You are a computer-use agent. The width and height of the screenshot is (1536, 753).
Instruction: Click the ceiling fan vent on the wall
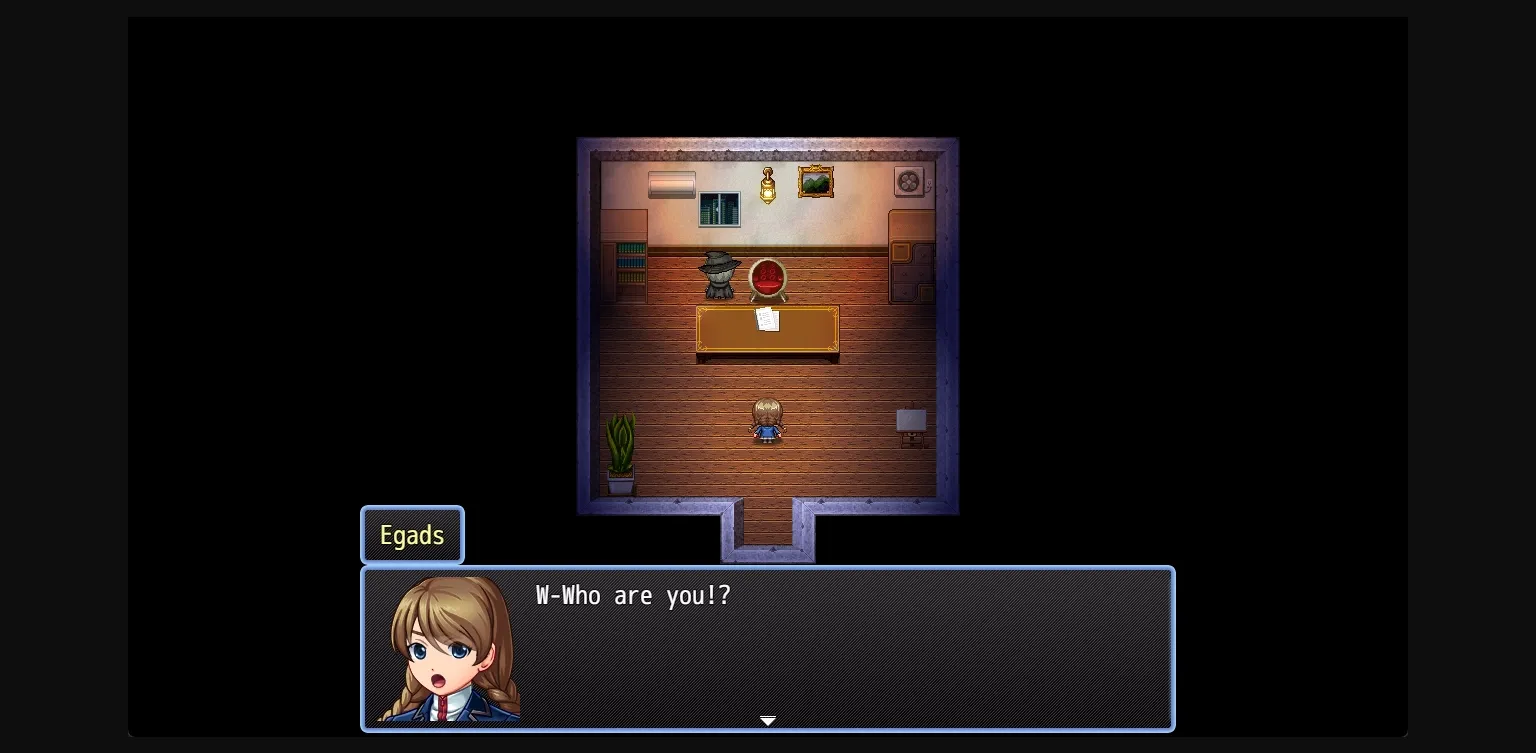[x=908, y=181]
